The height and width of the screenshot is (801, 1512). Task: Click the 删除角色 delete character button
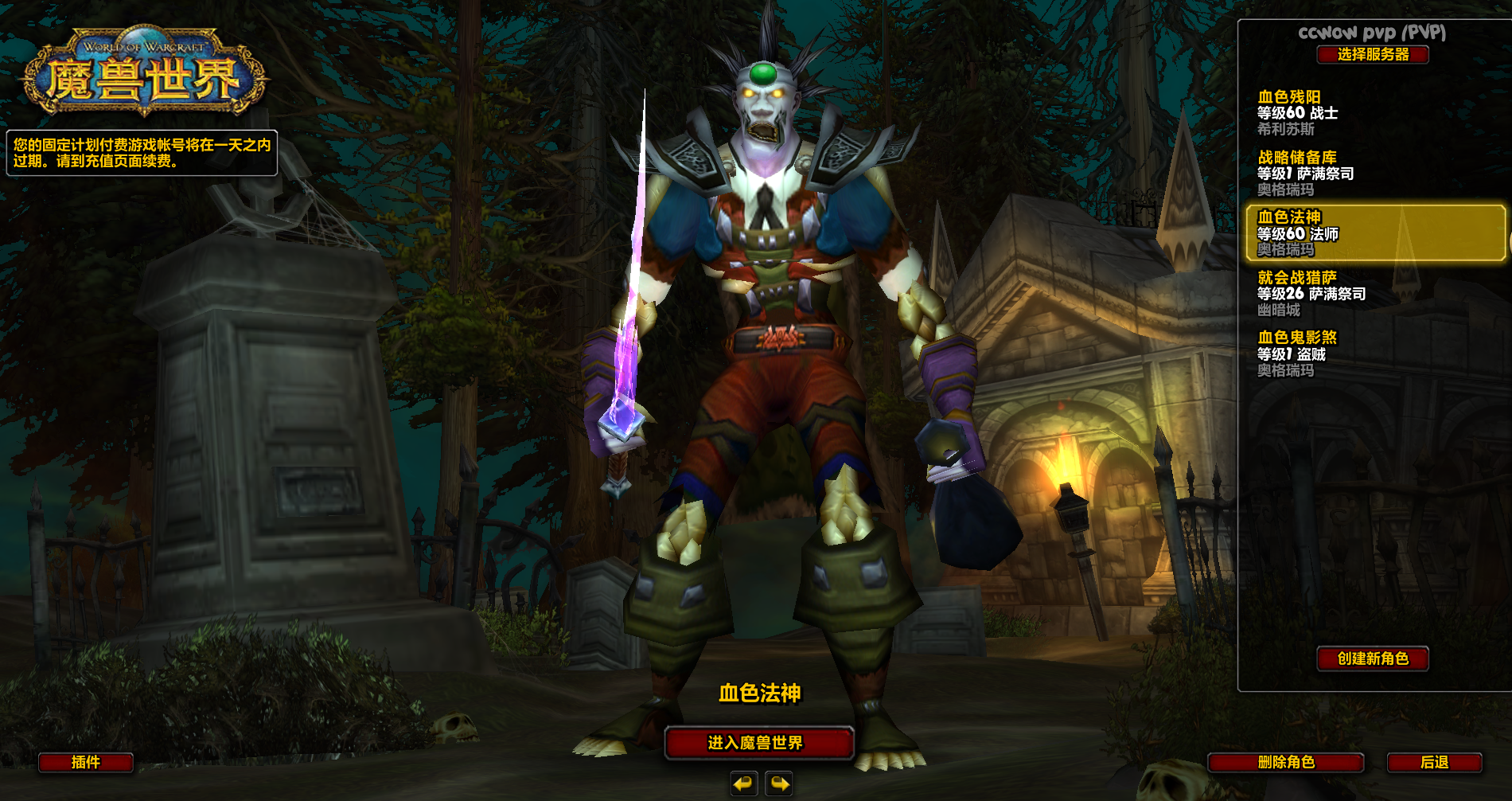1286,762
